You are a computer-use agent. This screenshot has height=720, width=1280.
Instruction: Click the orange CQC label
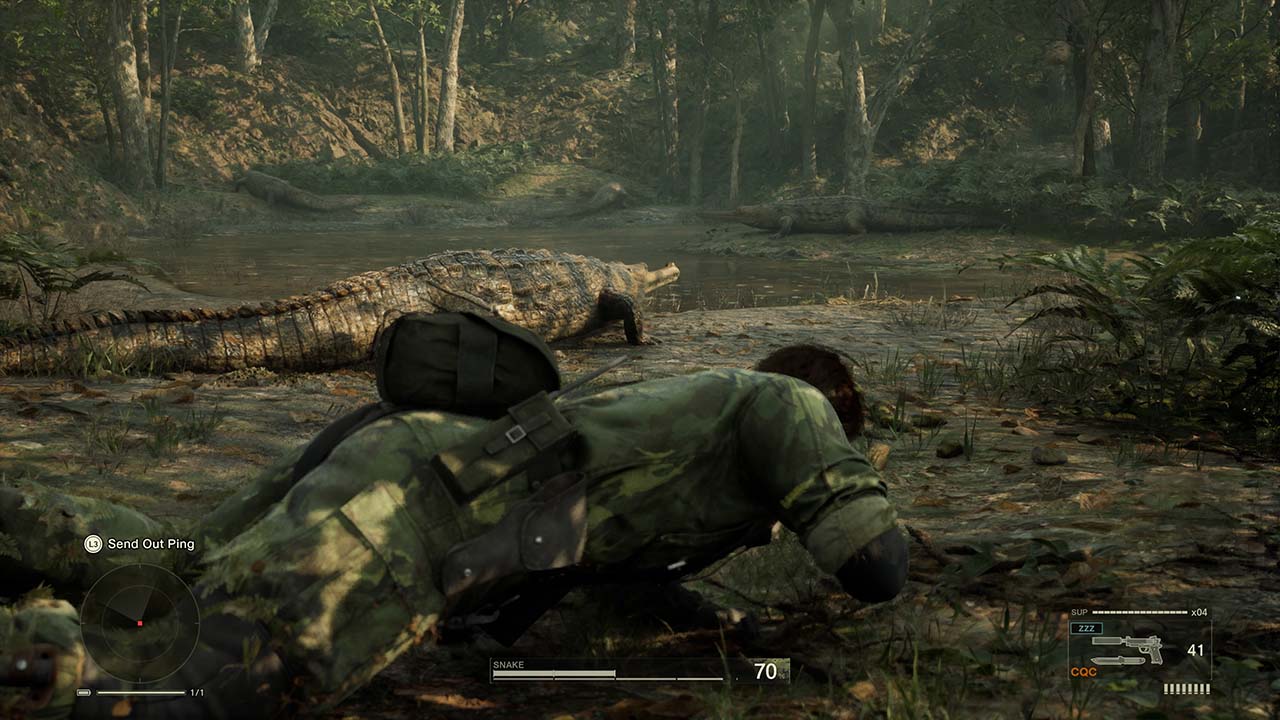1083,672
